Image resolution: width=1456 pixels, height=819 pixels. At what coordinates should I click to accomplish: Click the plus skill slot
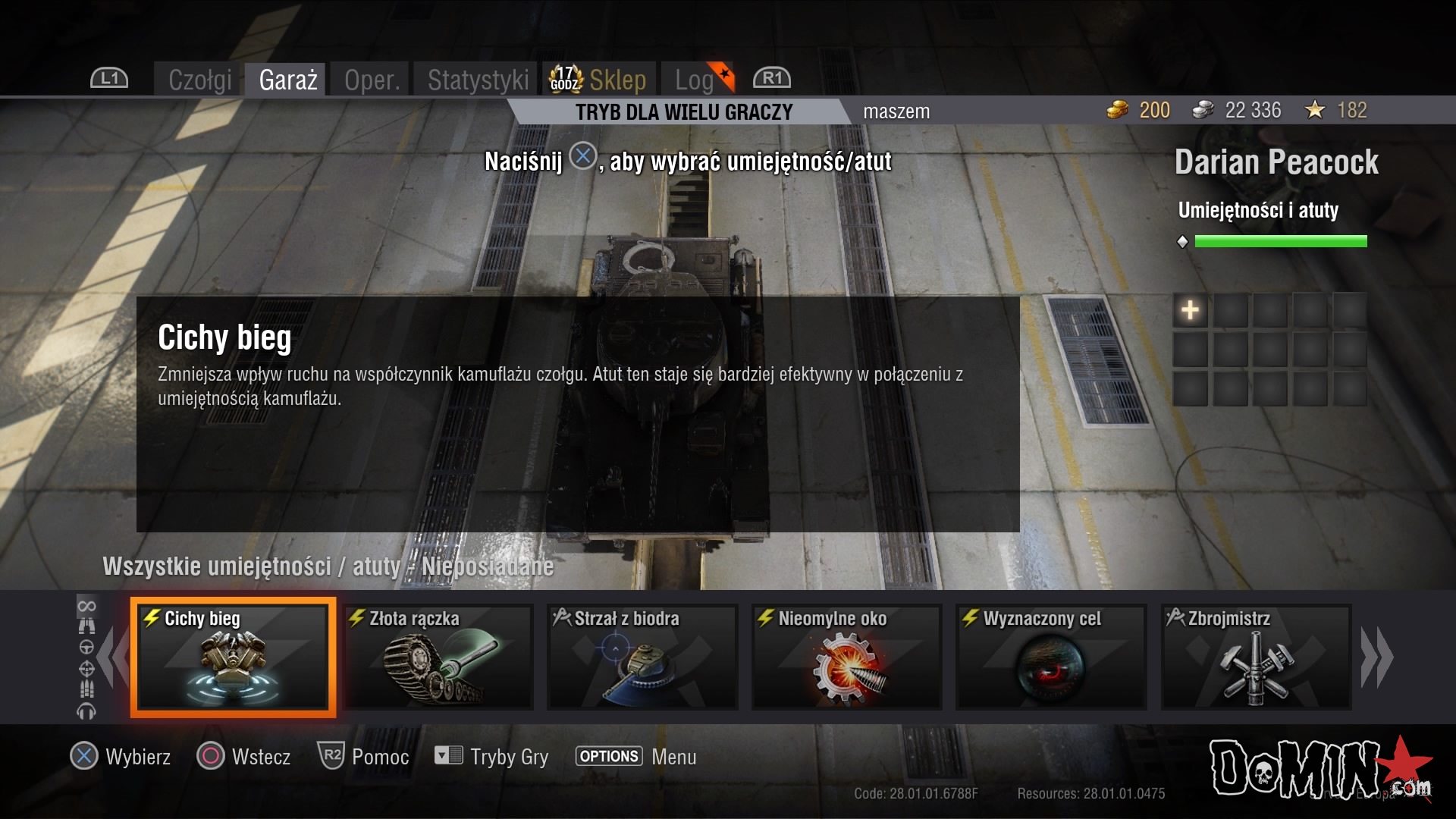pyautogui.click(x=1190, y=310)
